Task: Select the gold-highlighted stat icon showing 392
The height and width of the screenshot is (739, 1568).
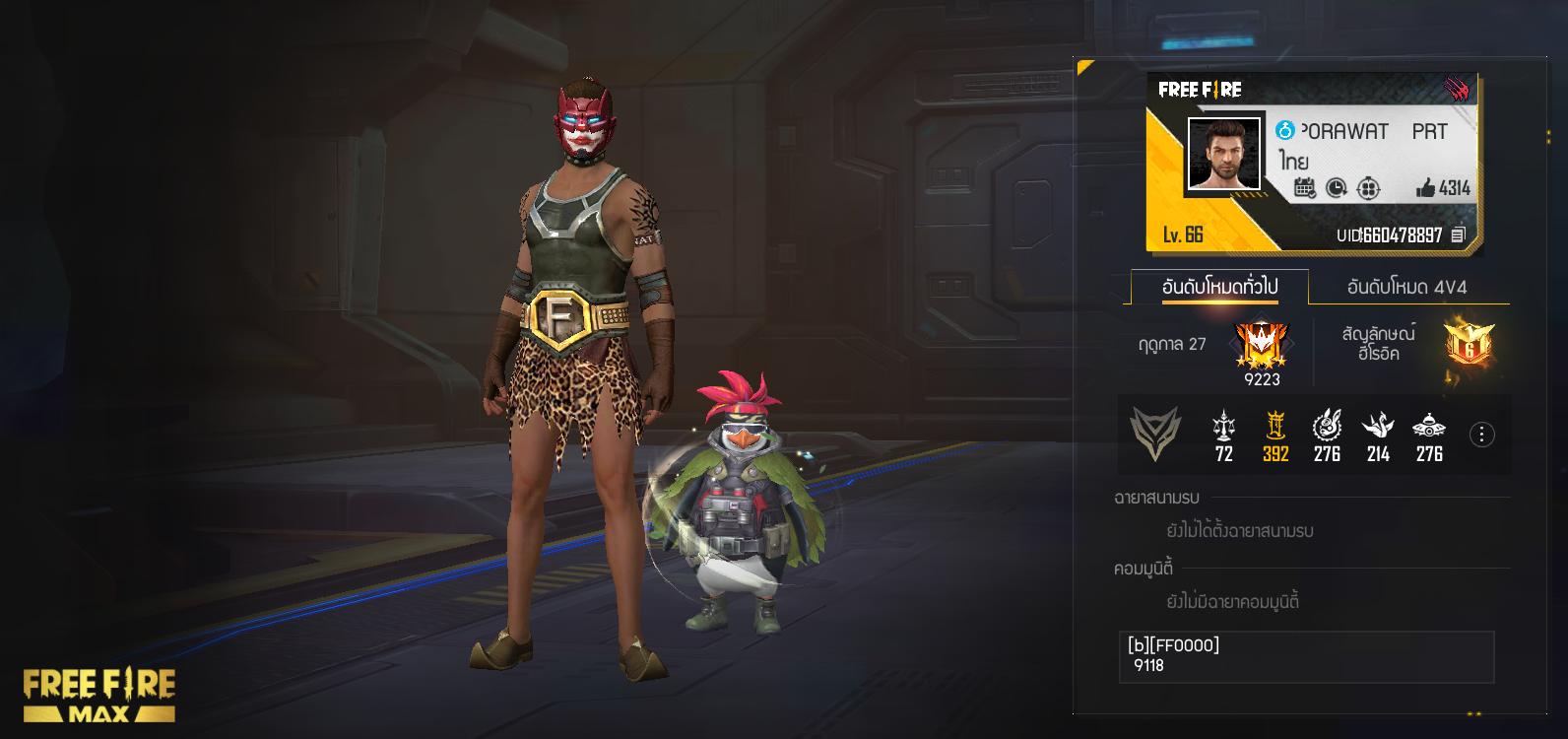Action: (x=1275, y=426)
